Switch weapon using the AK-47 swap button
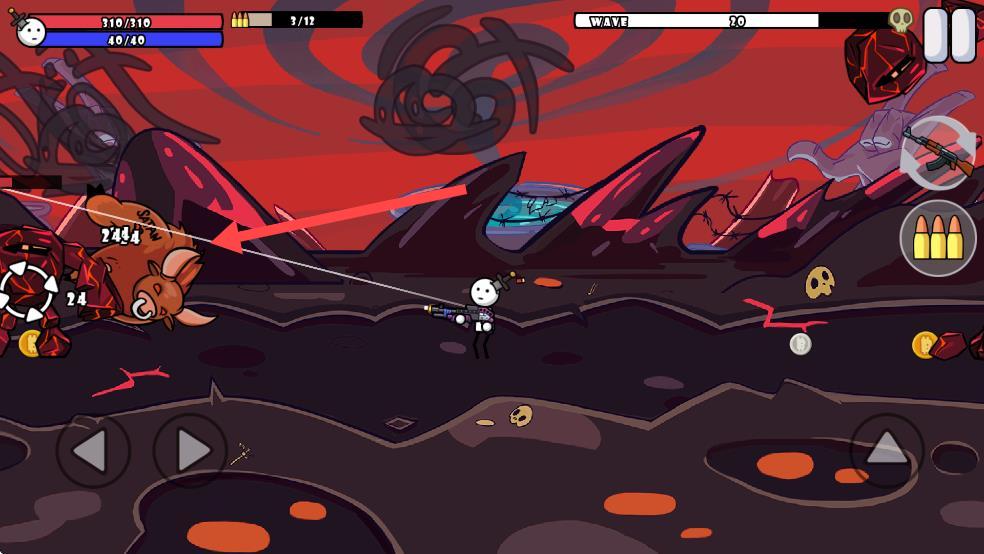The height and width of the screenshot is (554, 984). (x=938, y=153)
